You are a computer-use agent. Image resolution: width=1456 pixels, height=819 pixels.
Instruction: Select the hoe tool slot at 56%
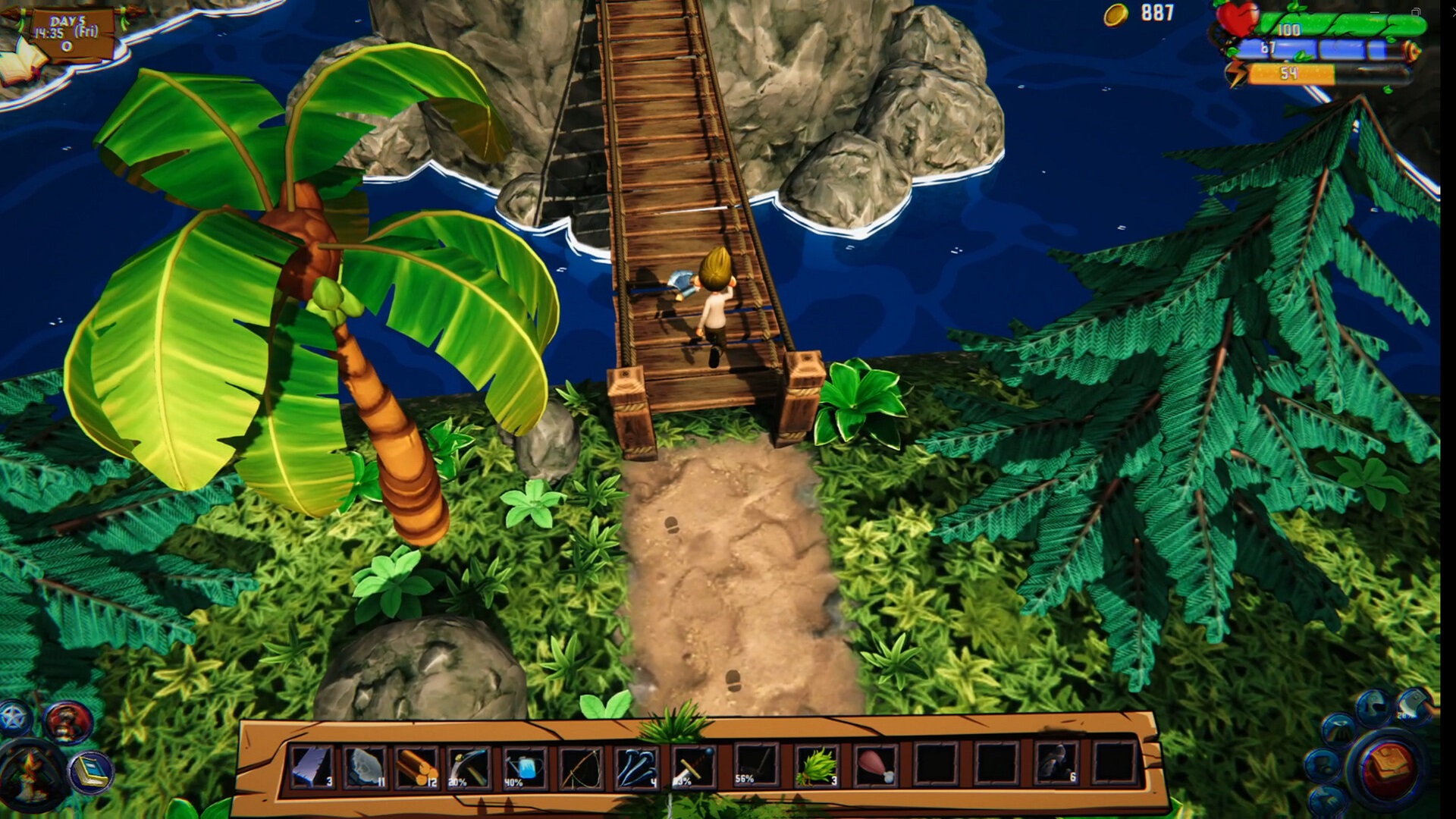(755, 765)
